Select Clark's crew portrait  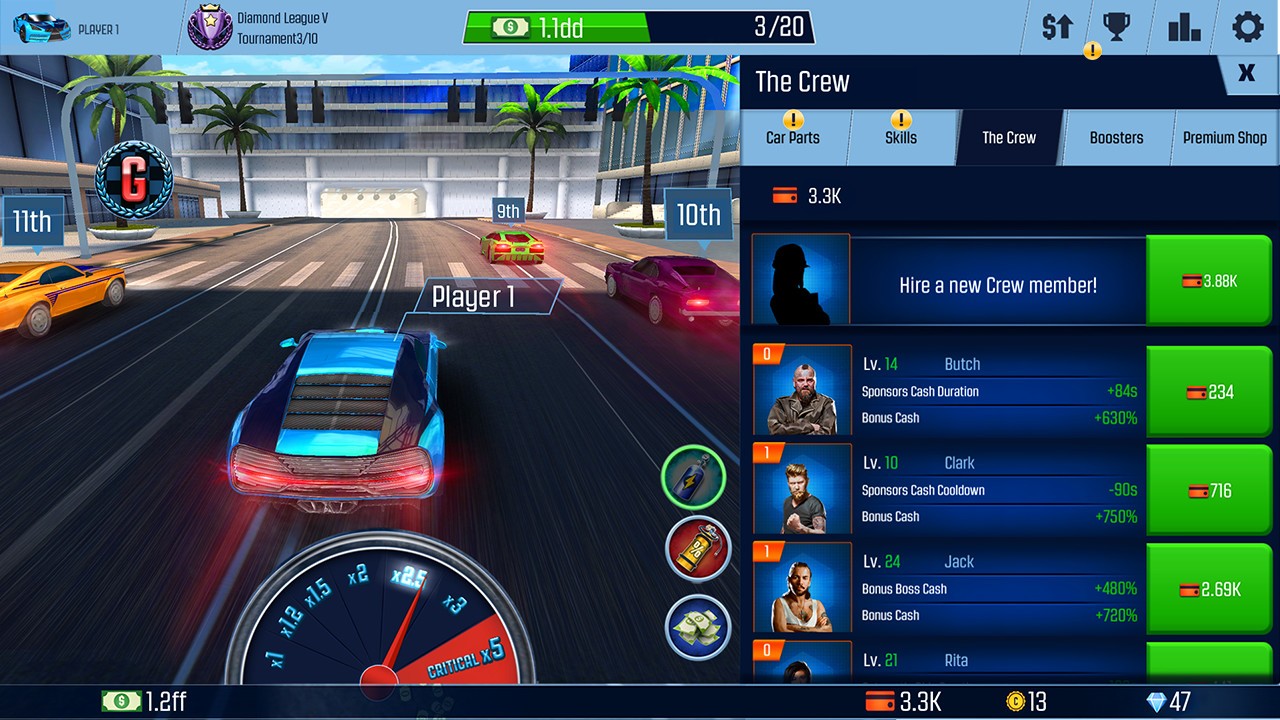click(x=802, y=489)
